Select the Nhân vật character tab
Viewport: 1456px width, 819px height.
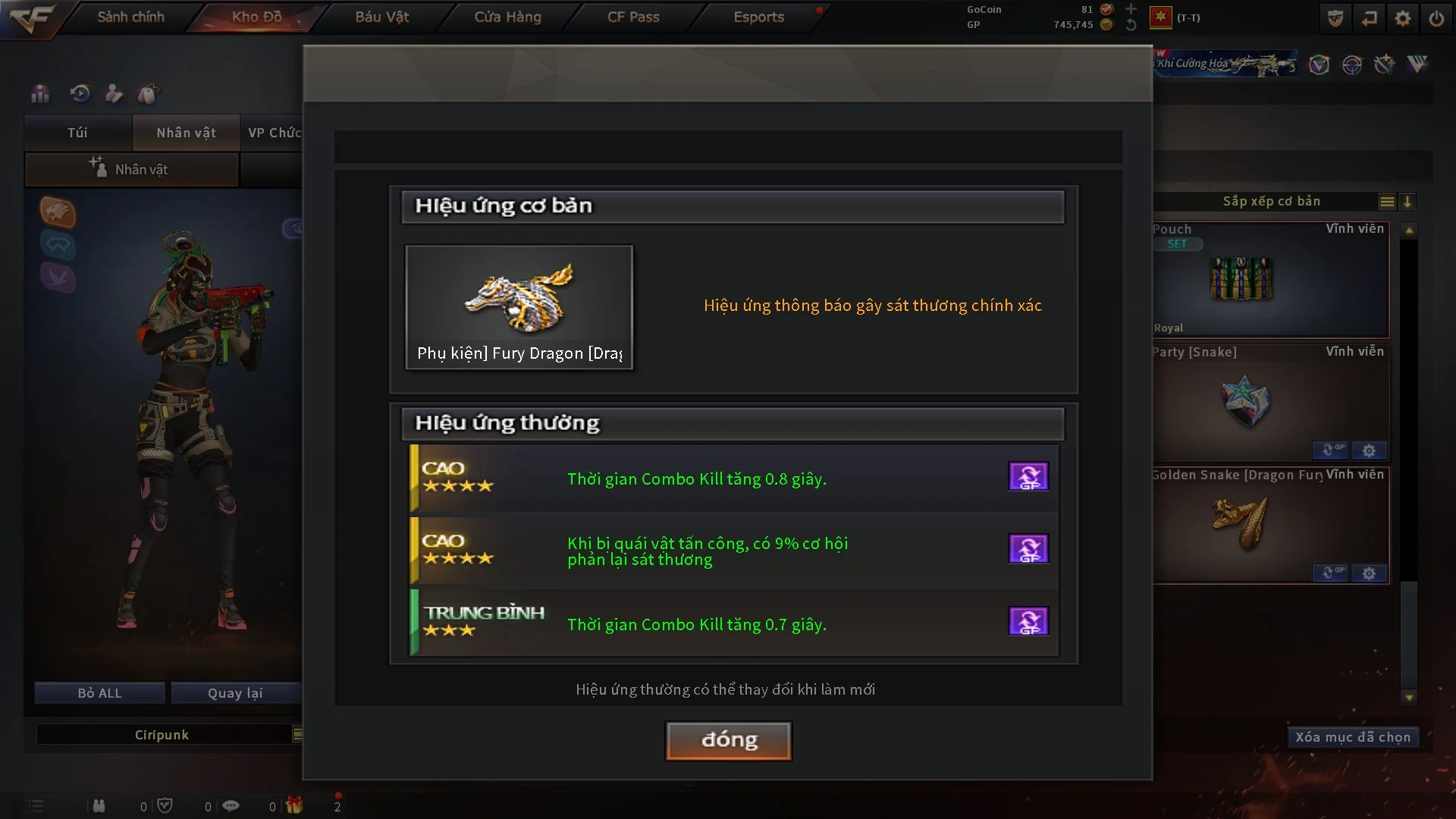click(x=186, y=133)
